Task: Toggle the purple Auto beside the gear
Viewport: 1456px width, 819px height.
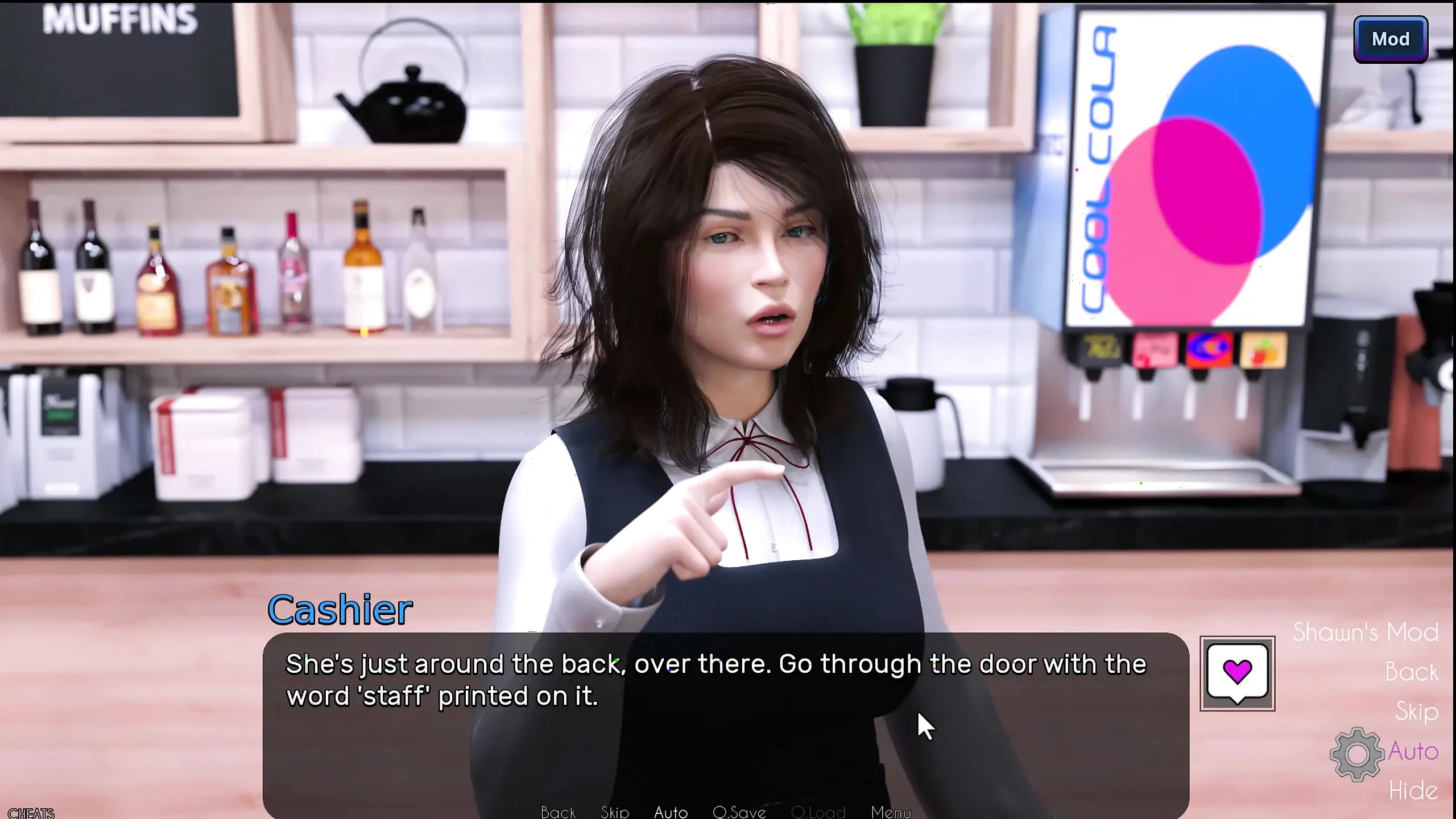Action: tap(1413, 751)
